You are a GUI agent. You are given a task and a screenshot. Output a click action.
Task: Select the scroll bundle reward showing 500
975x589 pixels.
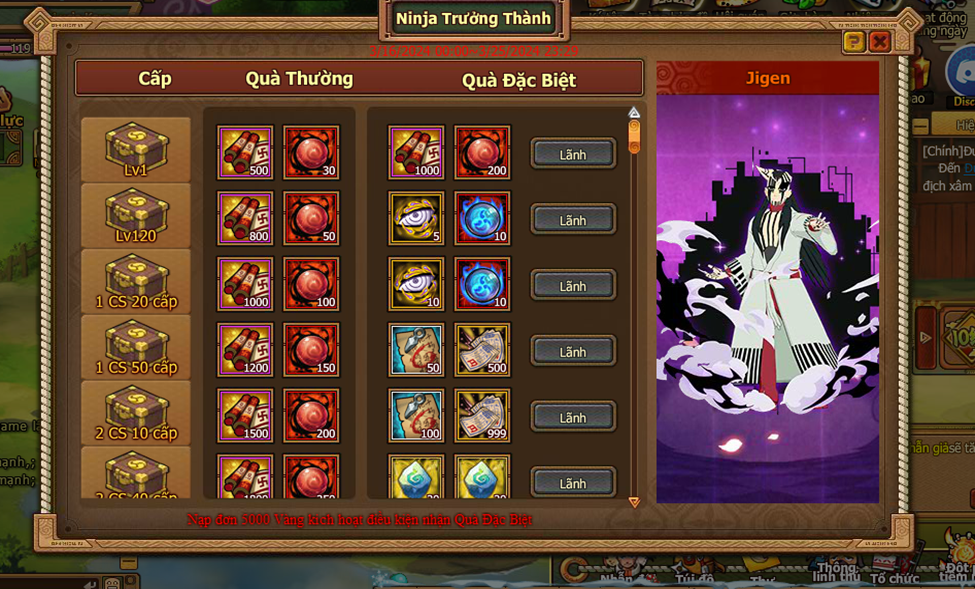pos(245,152)
